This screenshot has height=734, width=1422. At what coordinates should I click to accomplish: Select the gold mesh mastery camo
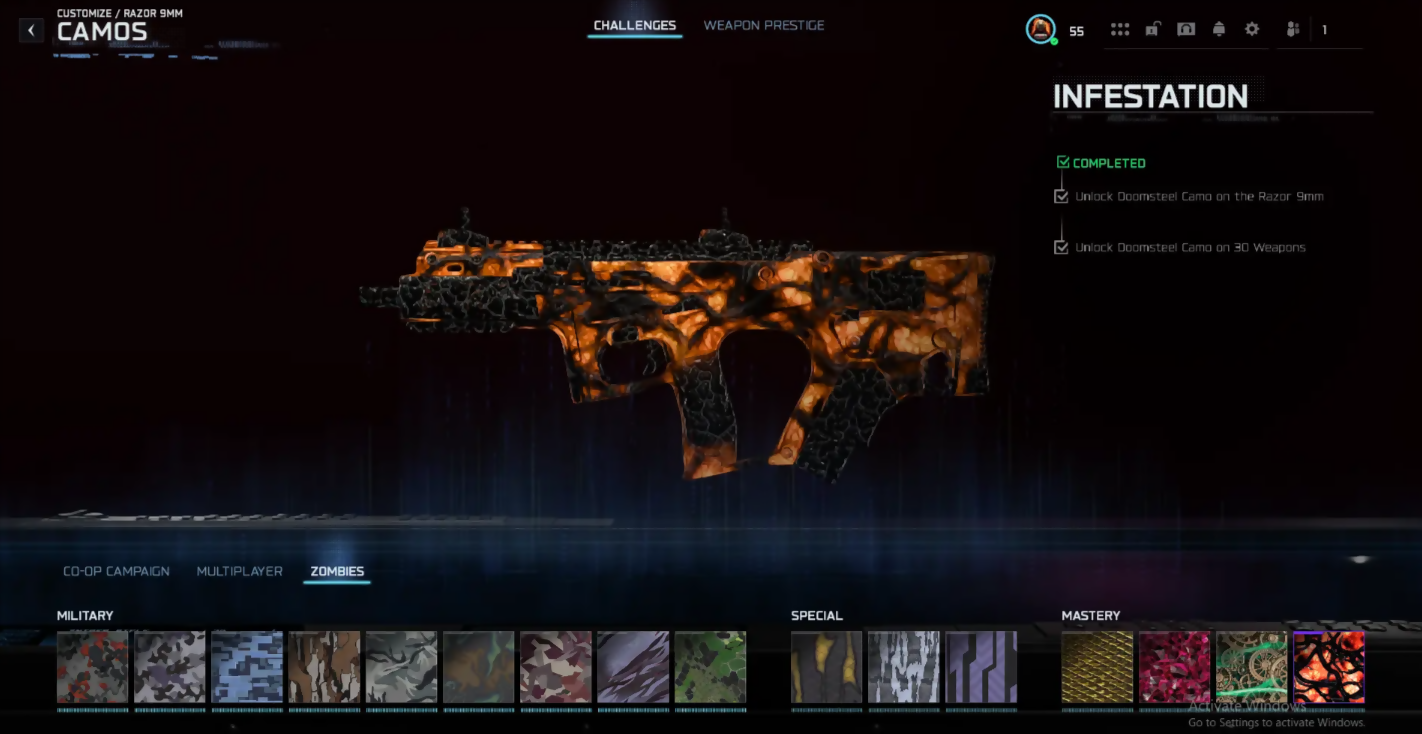[x=1097, y=666]
